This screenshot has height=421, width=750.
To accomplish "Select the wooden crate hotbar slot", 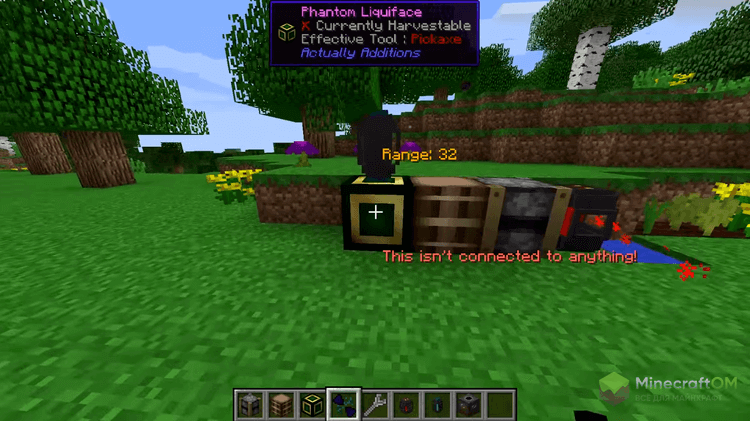I will tap(281, 405).
